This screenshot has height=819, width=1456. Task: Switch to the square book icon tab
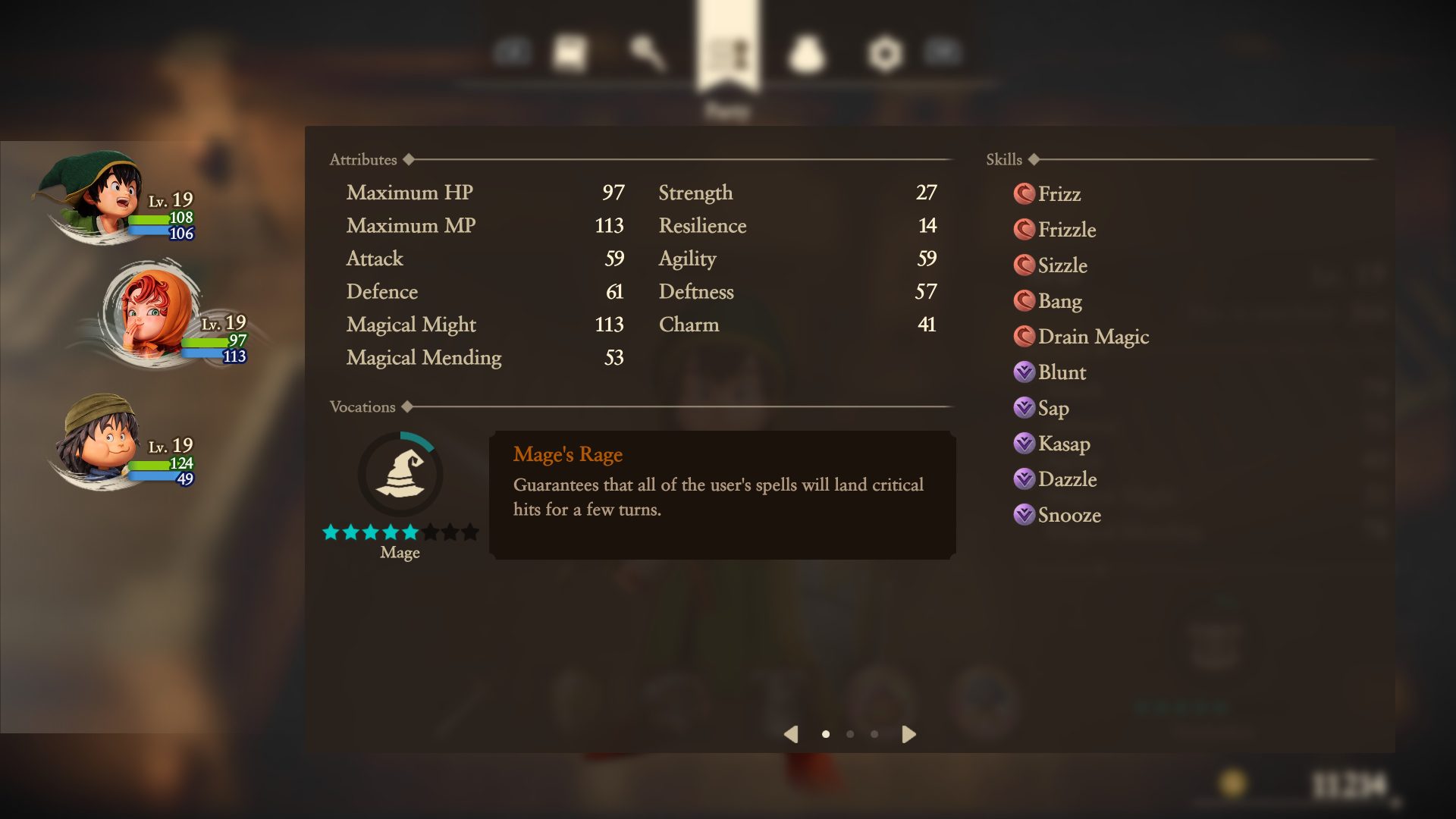570,52
